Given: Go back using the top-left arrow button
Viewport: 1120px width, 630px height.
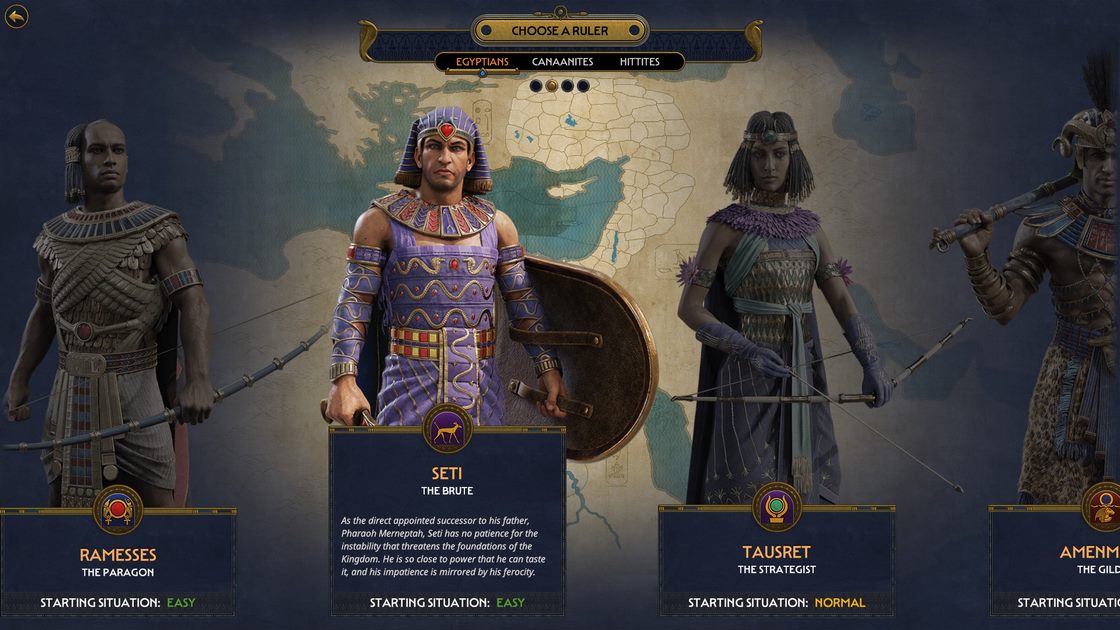Looking at the screenshot, I should tap(17, 17).
